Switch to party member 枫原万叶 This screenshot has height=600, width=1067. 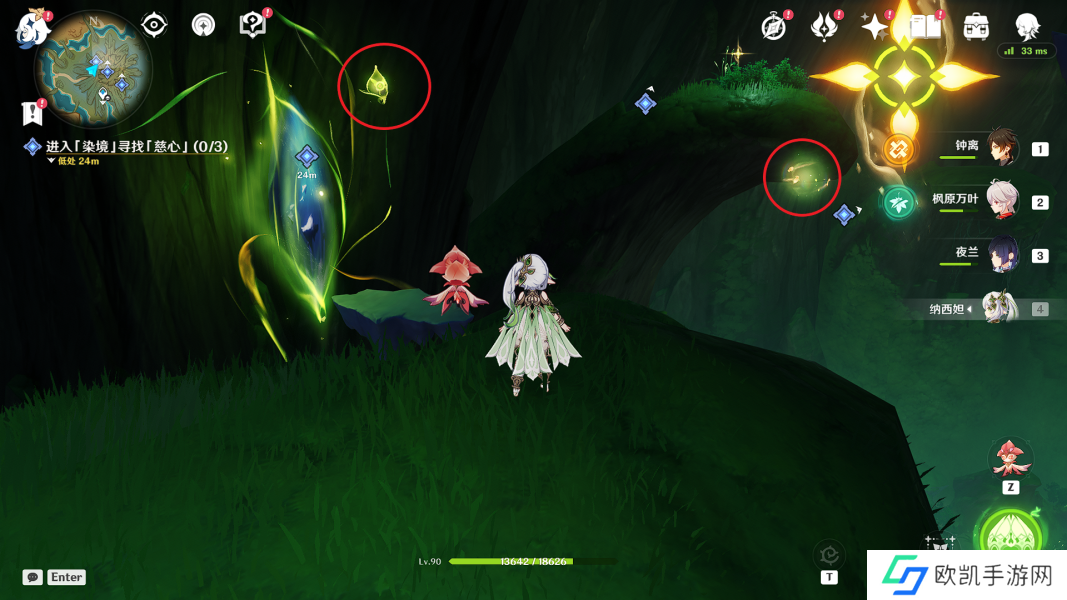1002,201
